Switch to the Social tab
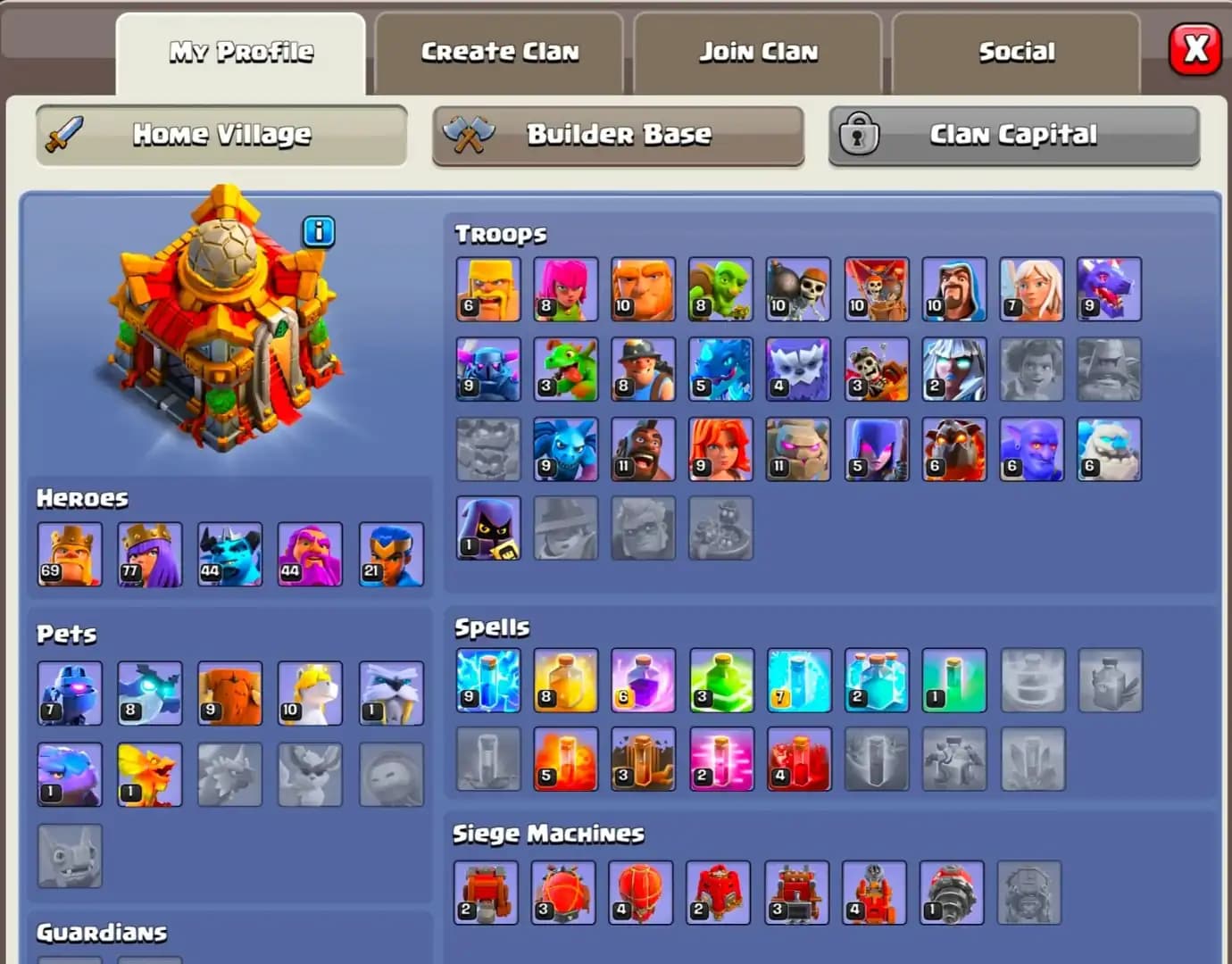1232x964 pixels. click(1017, 52)
